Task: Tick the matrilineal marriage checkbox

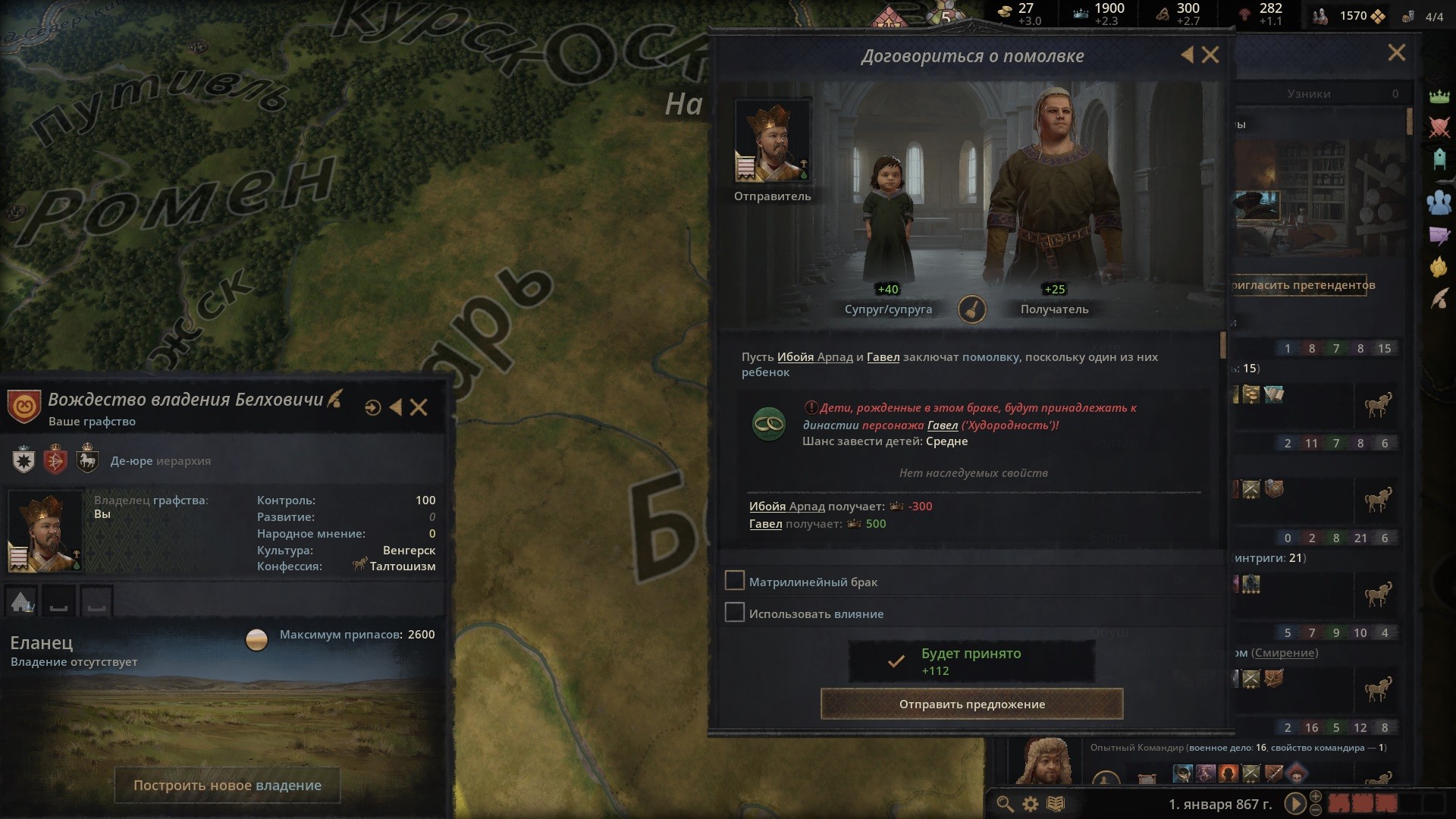Action: (x=734, y=581)
